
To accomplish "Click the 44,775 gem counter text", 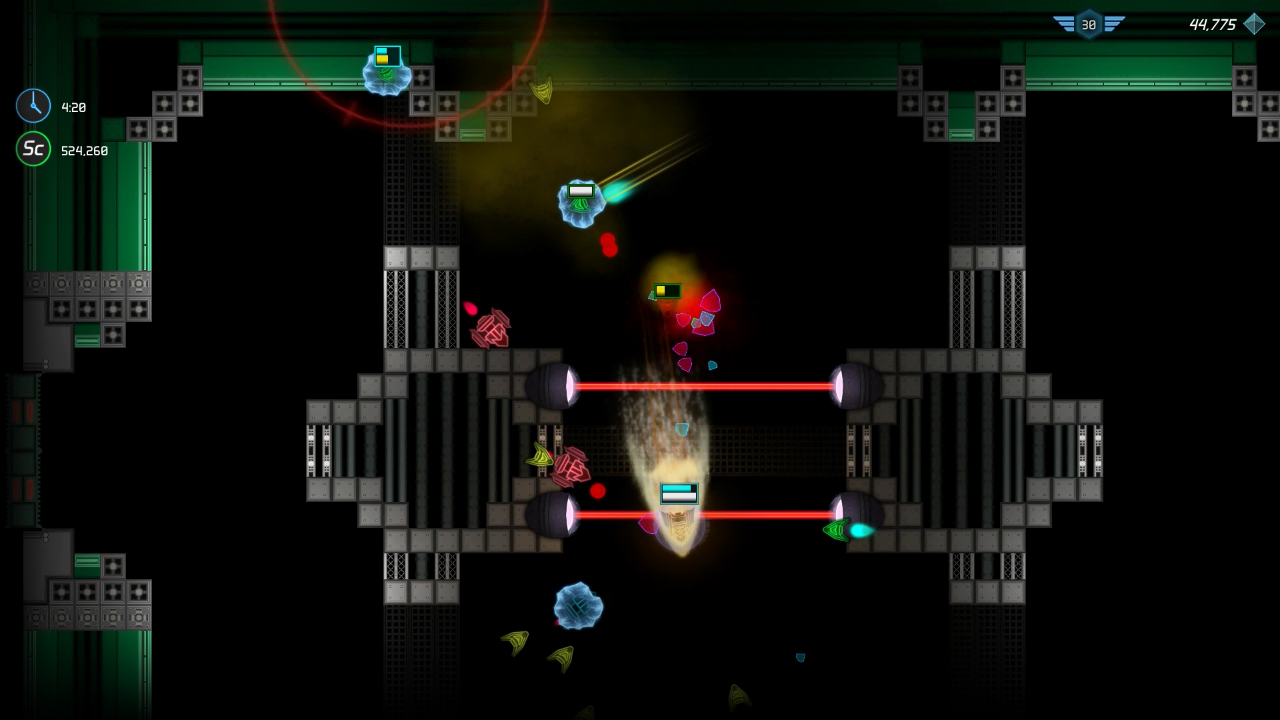I will tap(1212, 22).
